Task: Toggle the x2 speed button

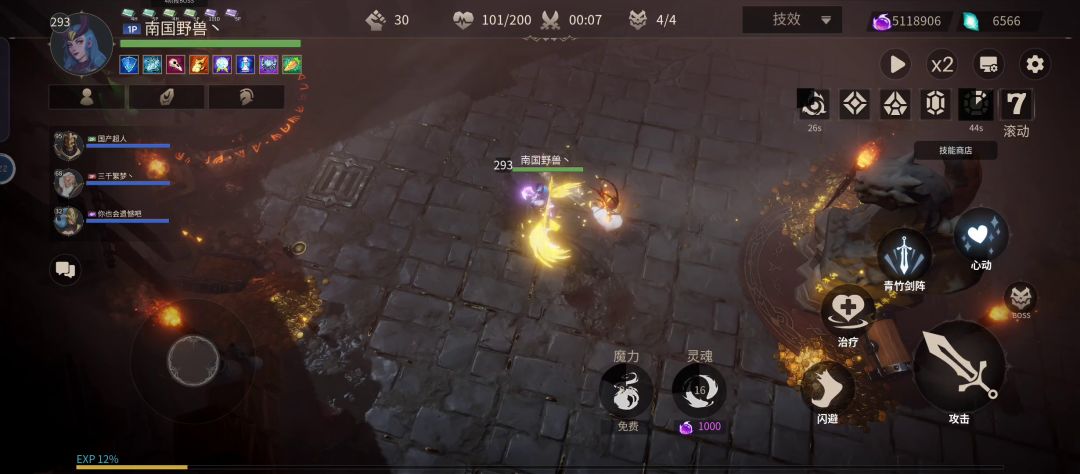Action: point(941,65)
